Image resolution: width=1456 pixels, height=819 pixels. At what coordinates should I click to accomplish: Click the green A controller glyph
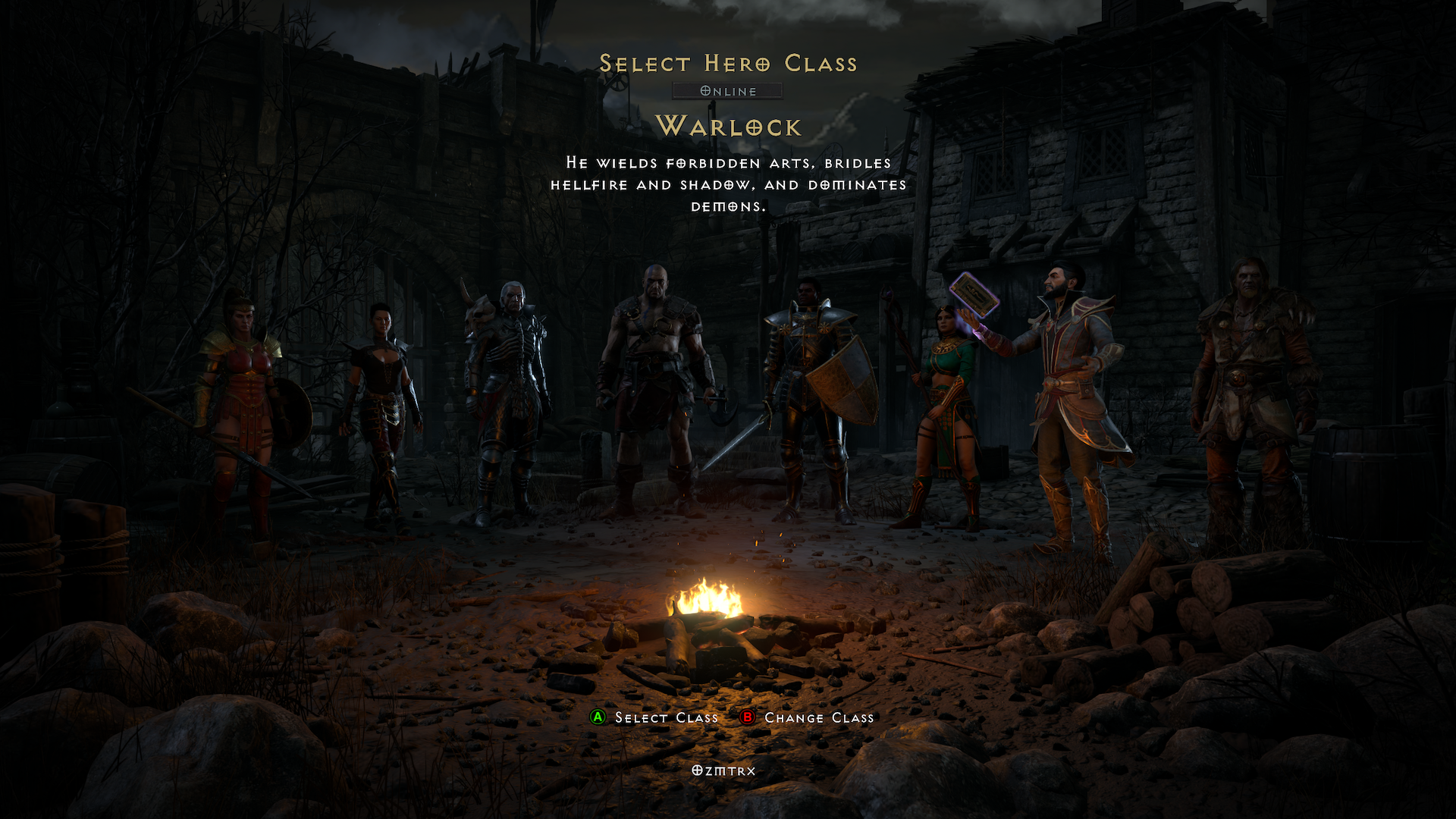pos(598,717)
